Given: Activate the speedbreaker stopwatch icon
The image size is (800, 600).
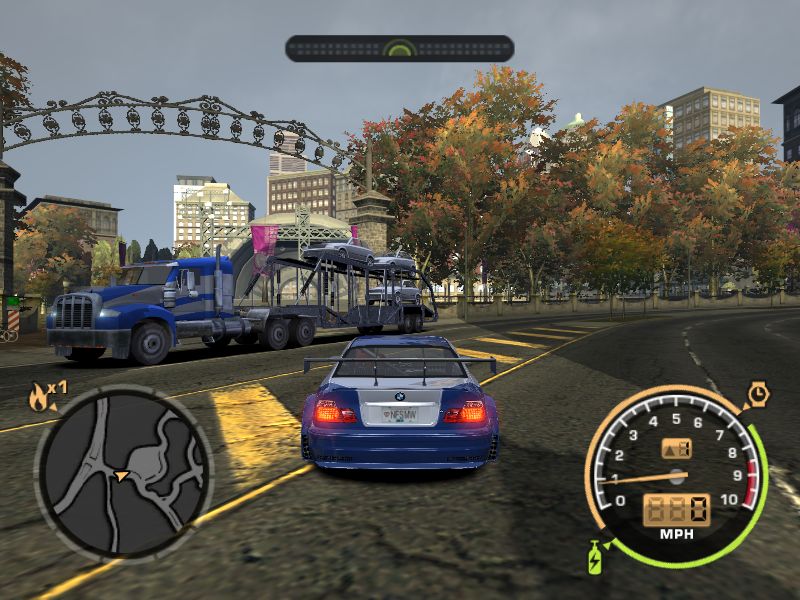Looking at the screenshot, I should pyautogui.click(x=758, y=395).
